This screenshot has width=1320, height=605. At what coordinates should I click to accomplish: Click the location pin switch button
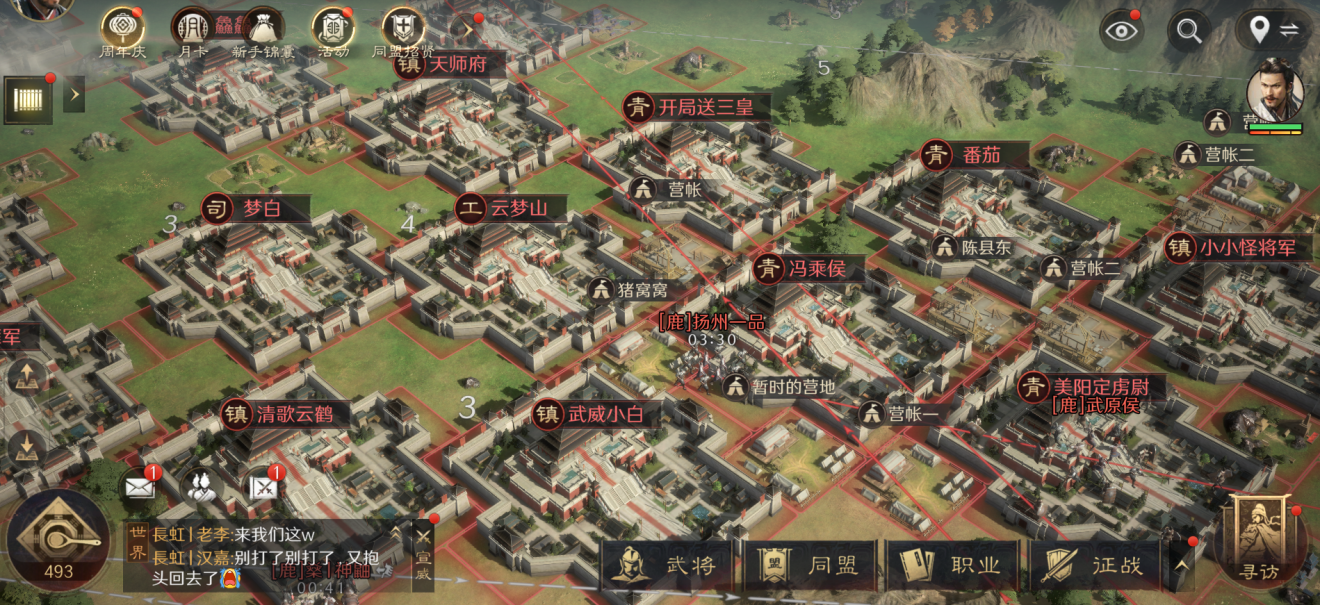click(1272, 30)
